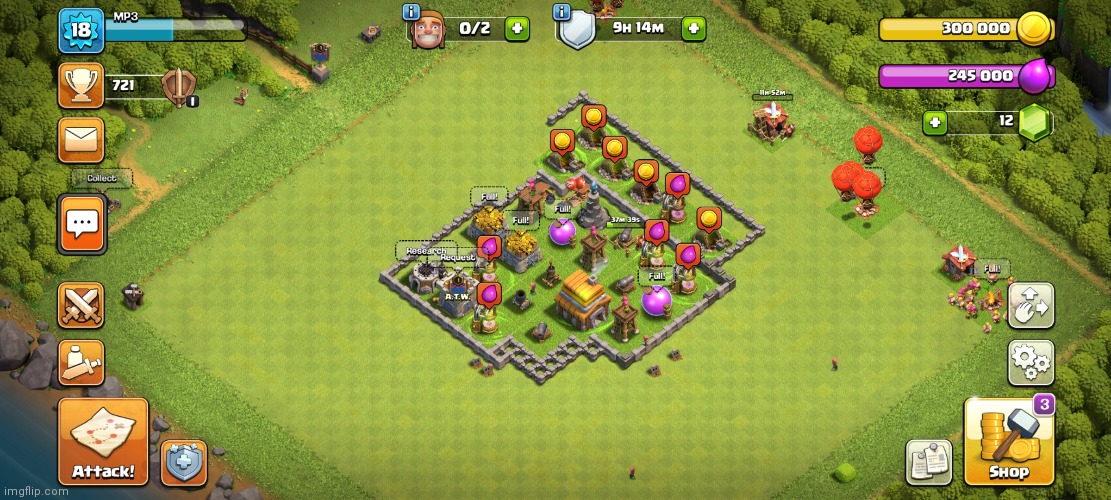Open the settings gears button

1030,363
